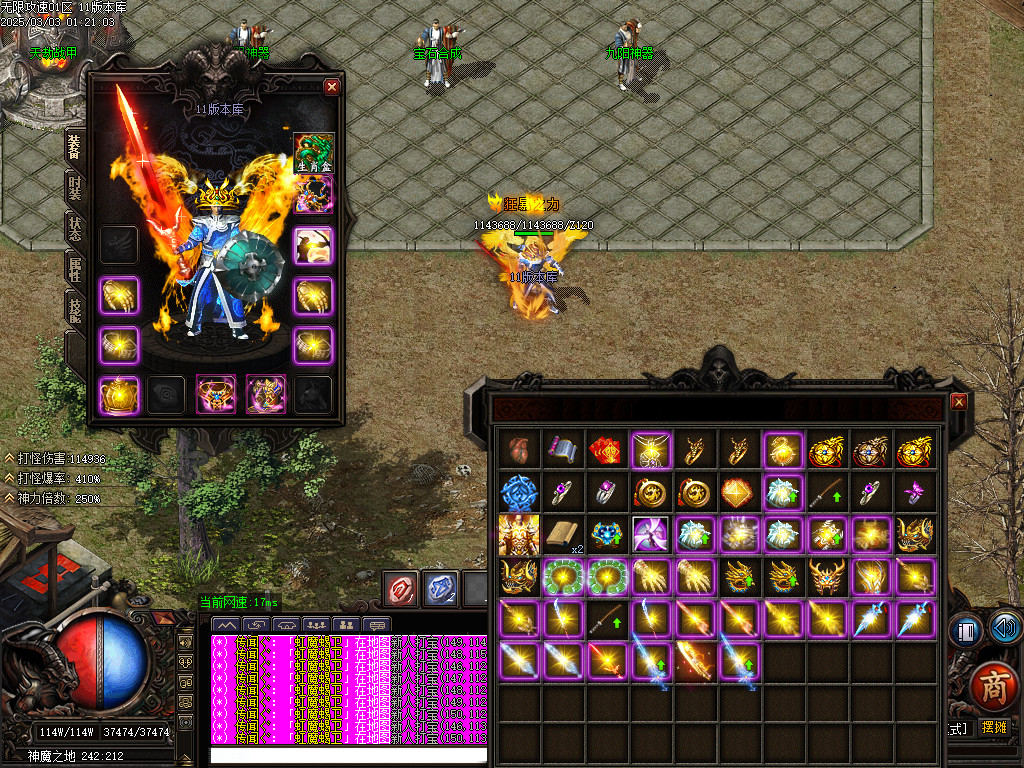Screen dimensions: 1024x768
Task: Close the inventory bag window
Action: 959,401
